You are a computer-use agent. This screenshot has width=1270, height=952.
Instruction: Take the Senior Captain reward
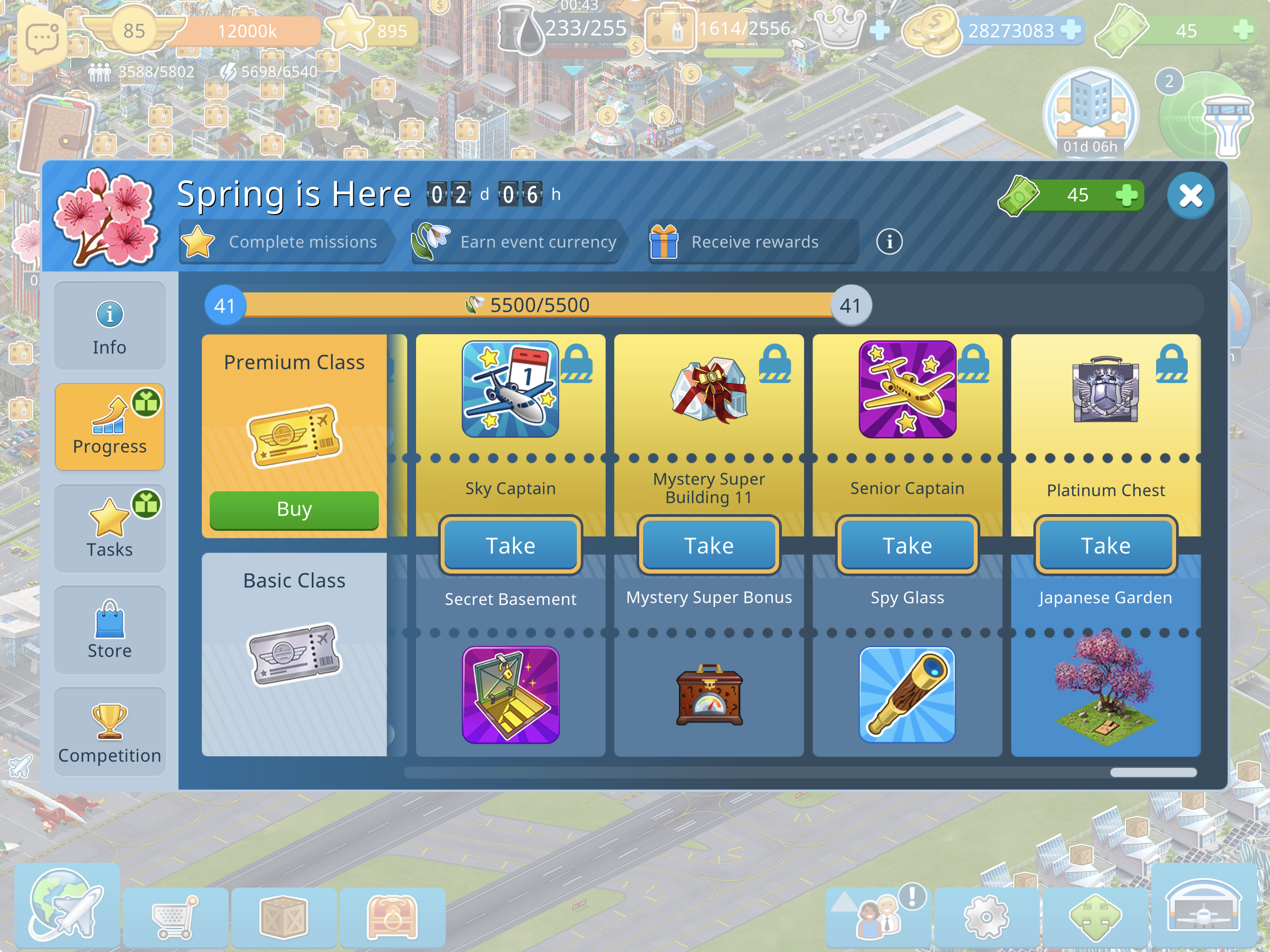907,545
